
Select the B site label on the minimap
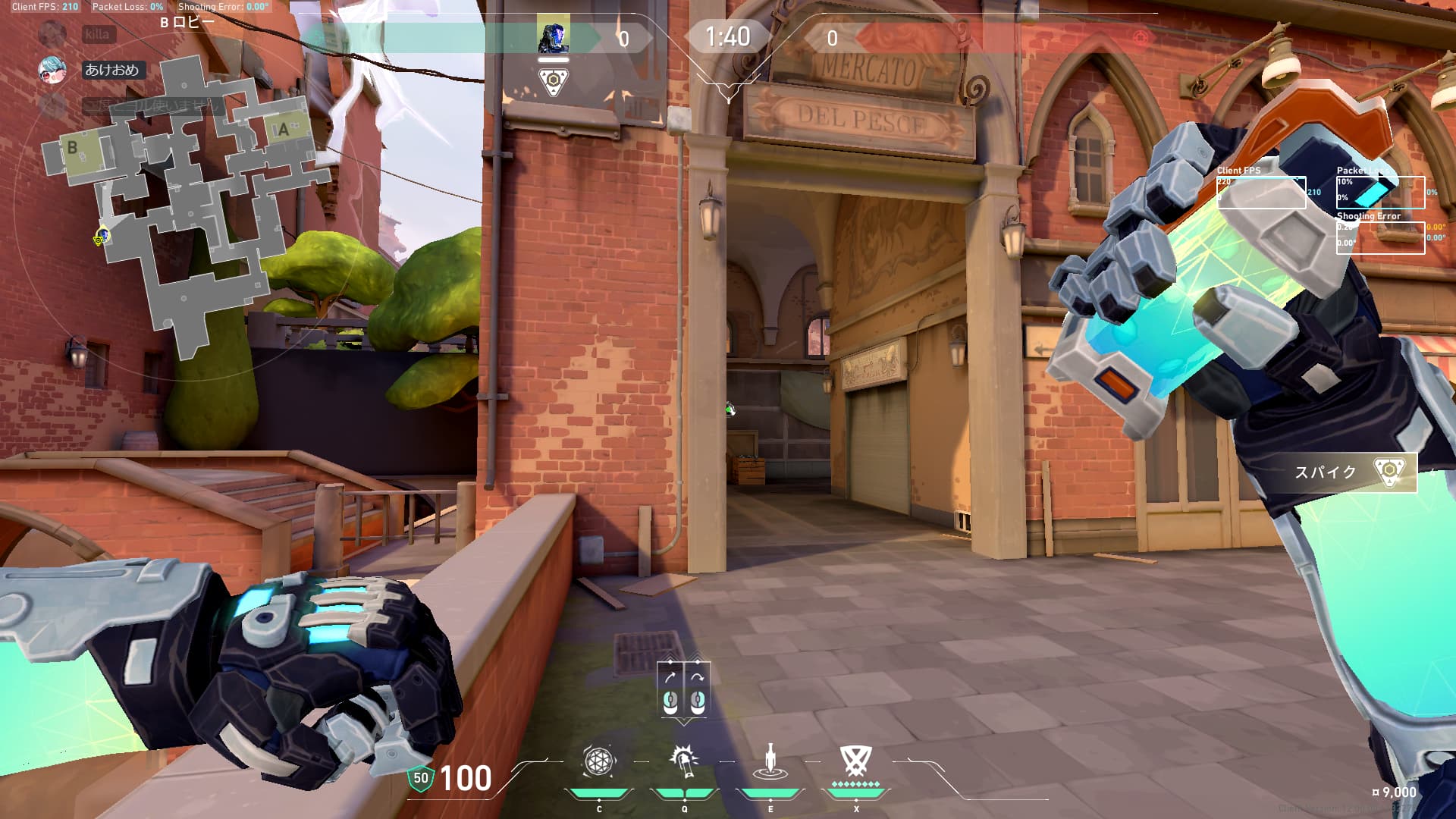click(x=73, y=148)
